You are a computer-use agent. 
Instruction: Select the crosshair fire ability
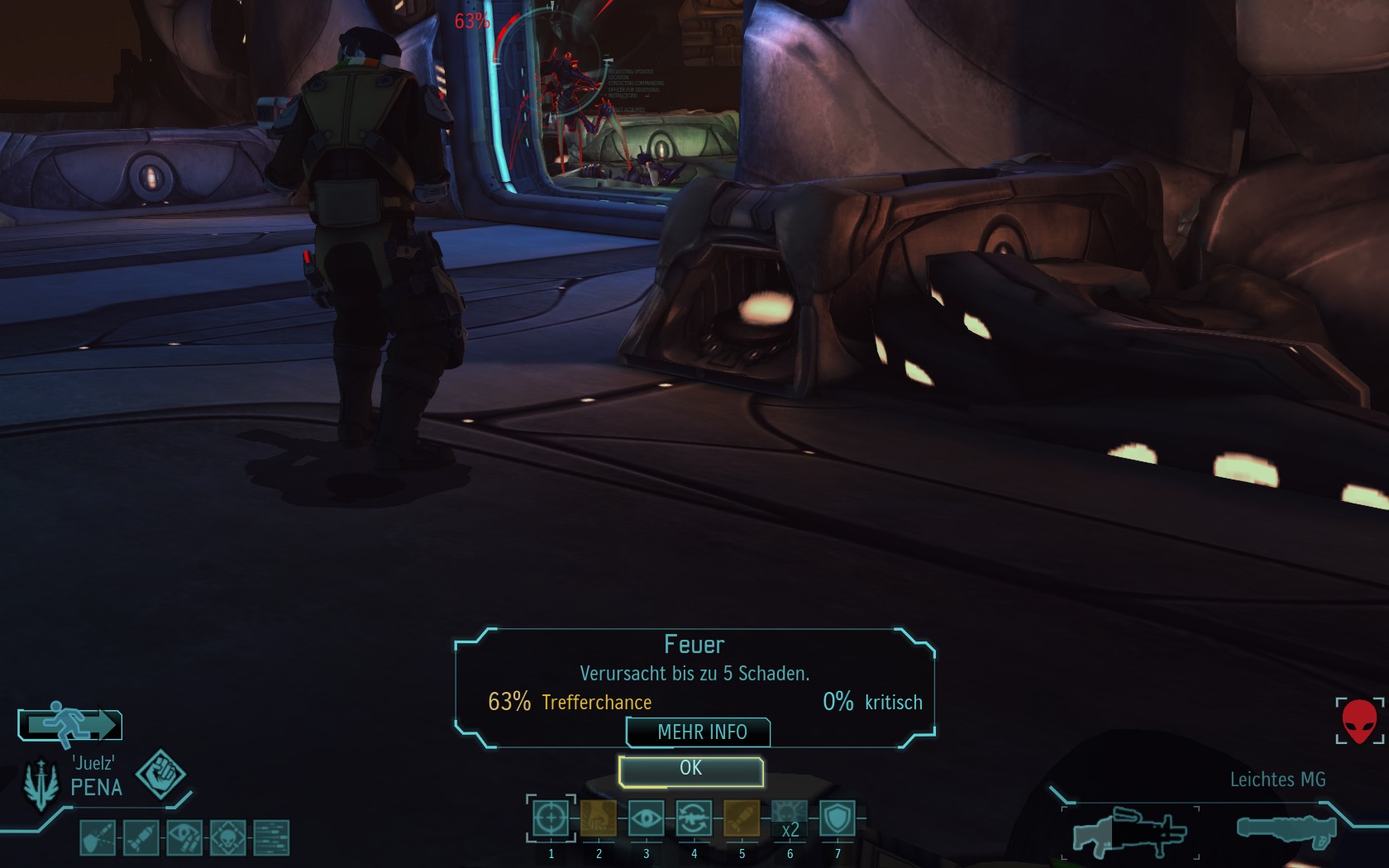pos(551,818)
